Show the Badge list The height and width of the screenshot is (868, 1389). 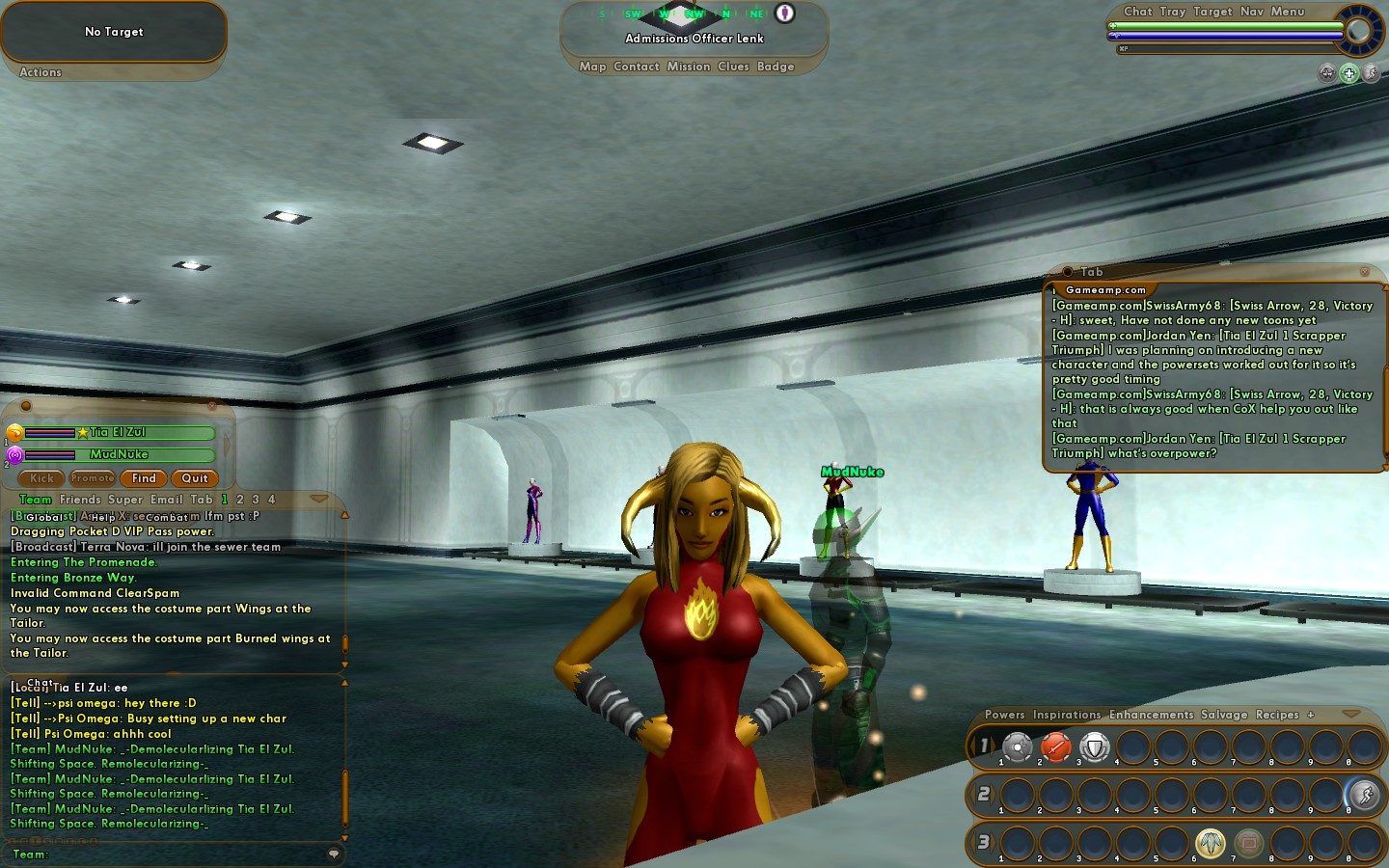(776, 67)
